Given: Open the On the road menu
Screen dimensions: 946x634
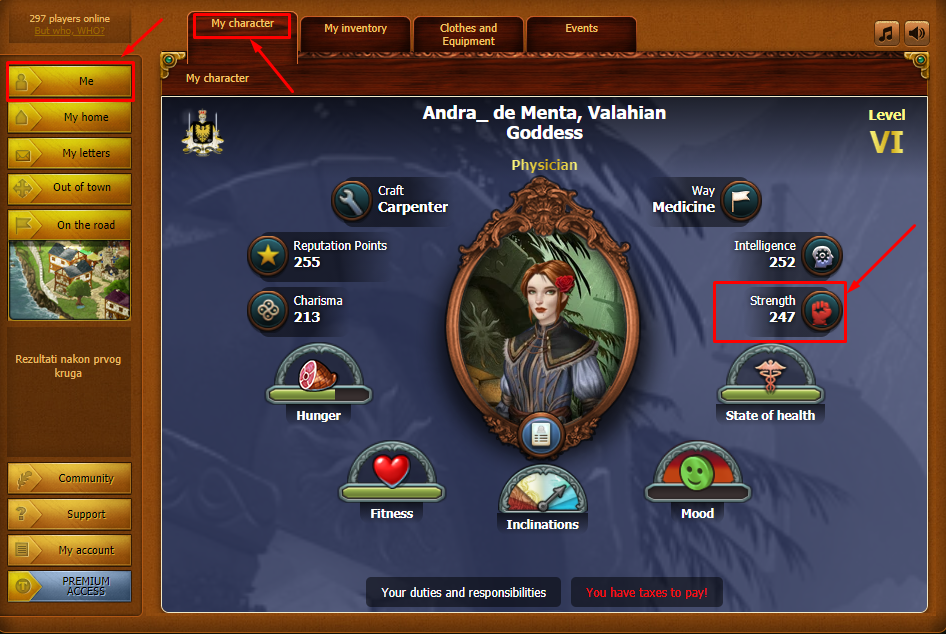Looking at the screenshot, I should point(70,225).
